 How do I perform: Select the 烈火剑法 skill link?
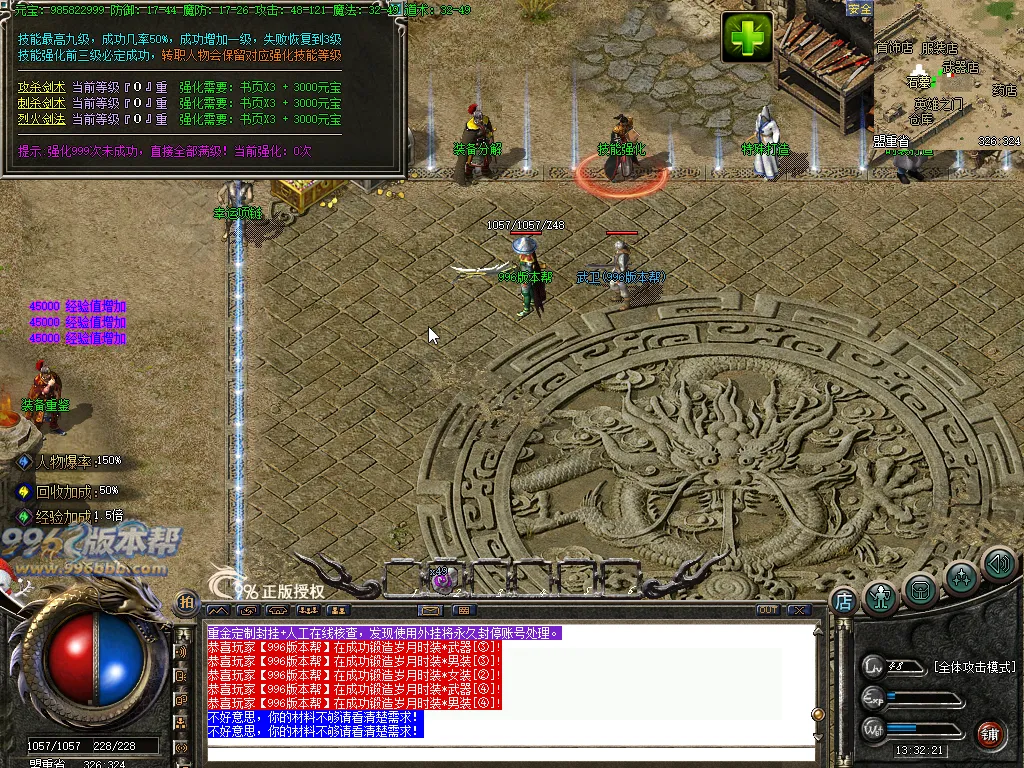pos(42,119)
